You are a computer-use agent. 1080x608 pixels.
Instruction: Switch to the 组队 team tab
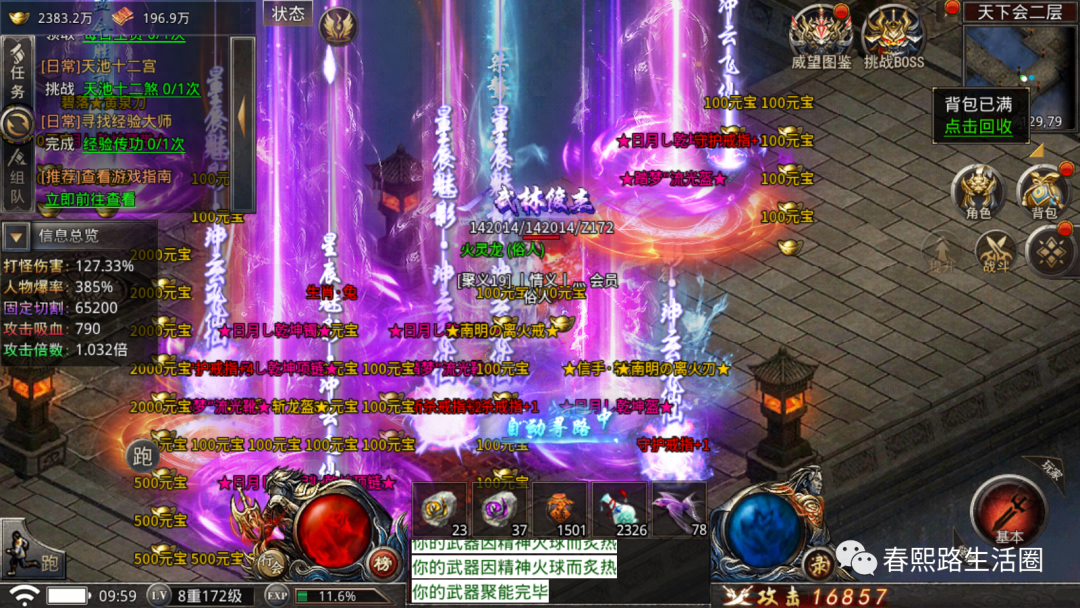(x=17, y=183)
